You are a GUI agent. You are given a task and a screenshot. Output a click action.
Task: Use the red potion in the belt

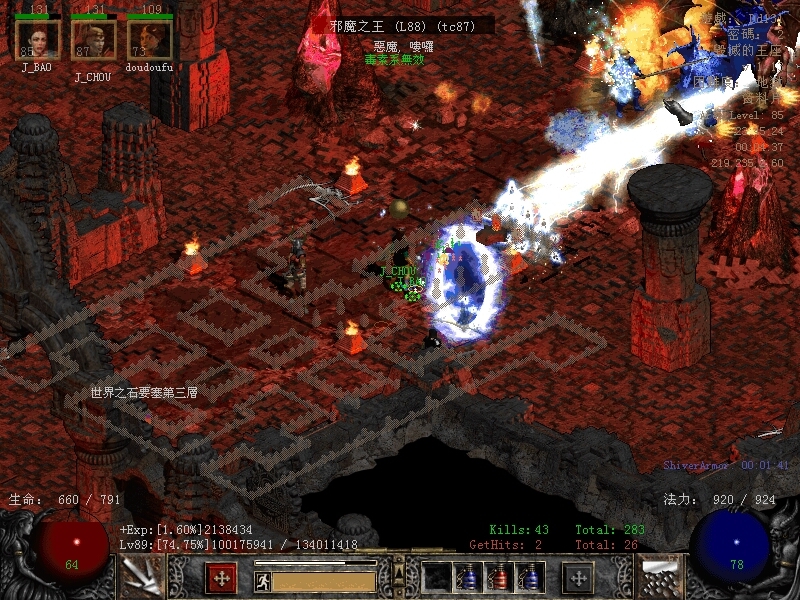500,577
